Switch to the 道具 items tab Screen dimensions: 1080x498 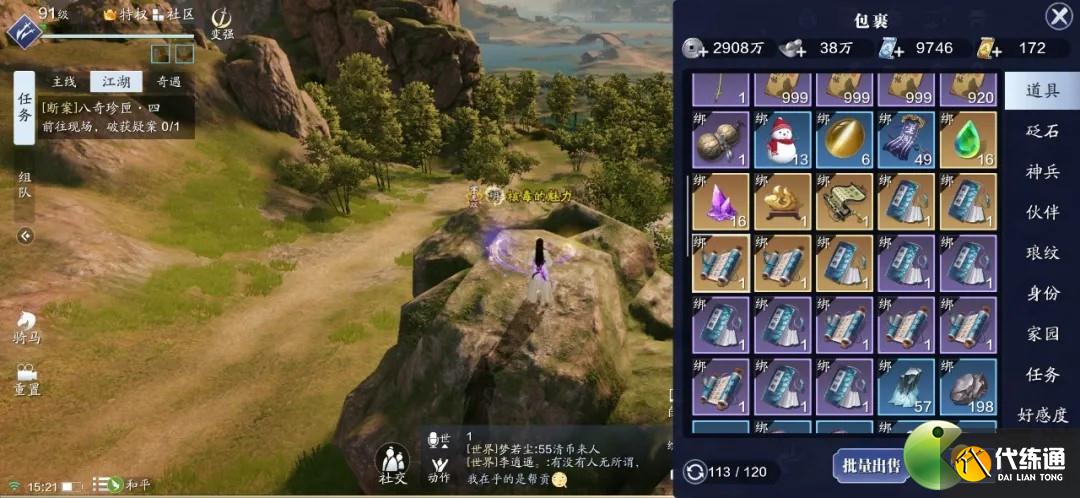pyautogui.click(x=1042, y=91)
